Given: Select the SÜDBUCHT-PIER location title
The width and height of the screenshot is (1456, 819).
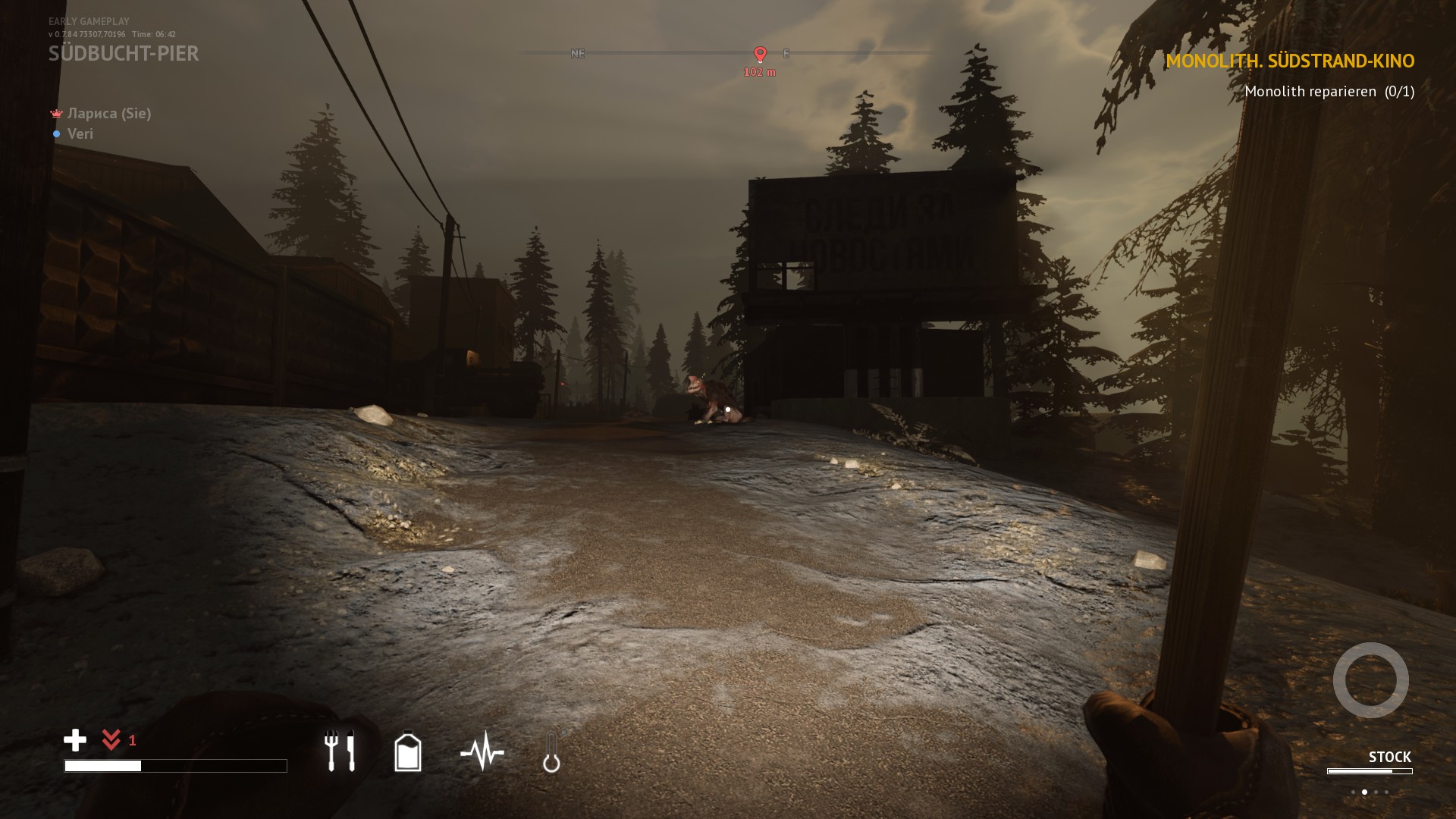Looking at the screenshot, I should coord(124,54).
